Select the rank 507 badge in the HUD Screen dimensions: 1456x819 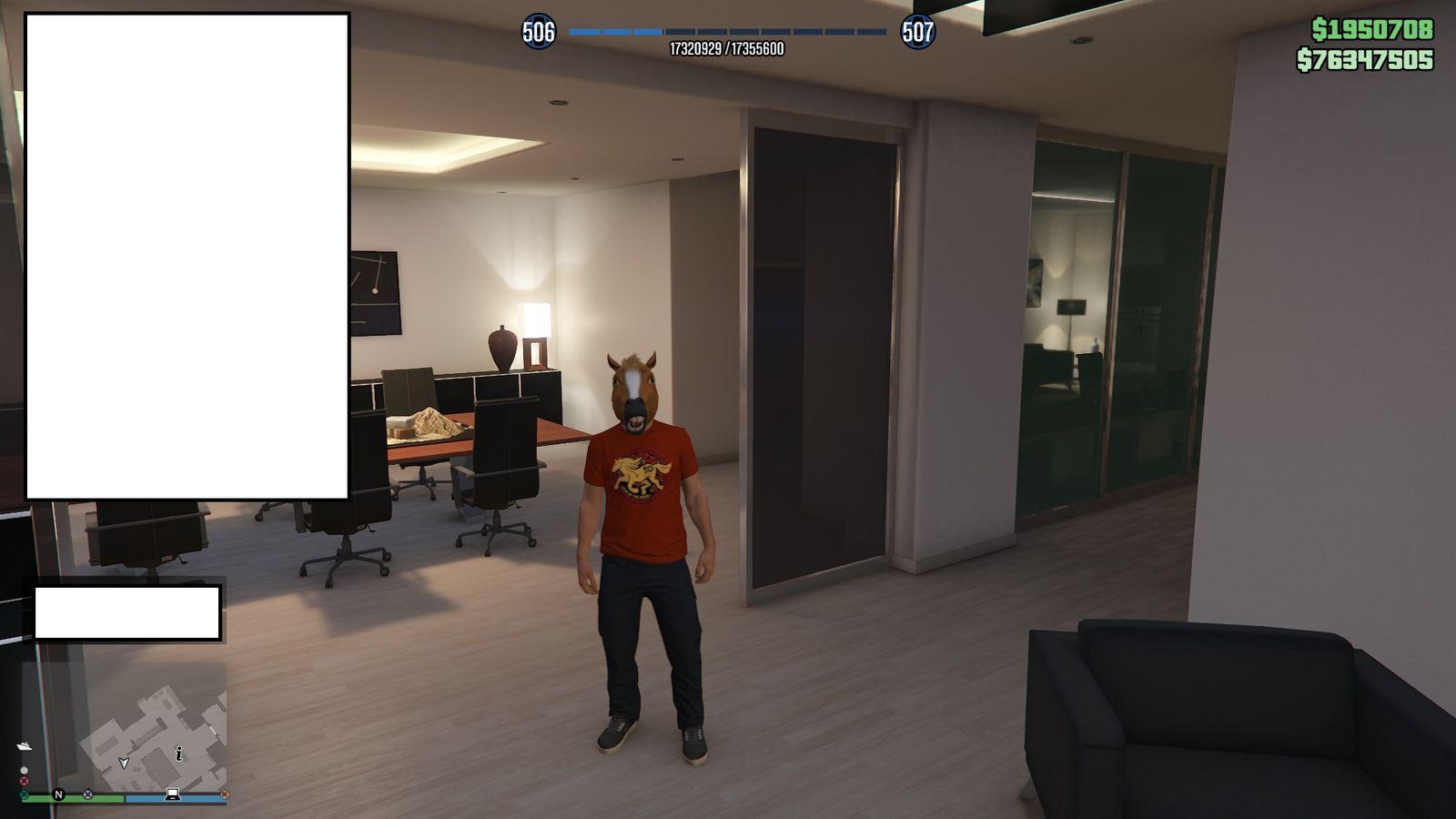[x=919, y=30]
